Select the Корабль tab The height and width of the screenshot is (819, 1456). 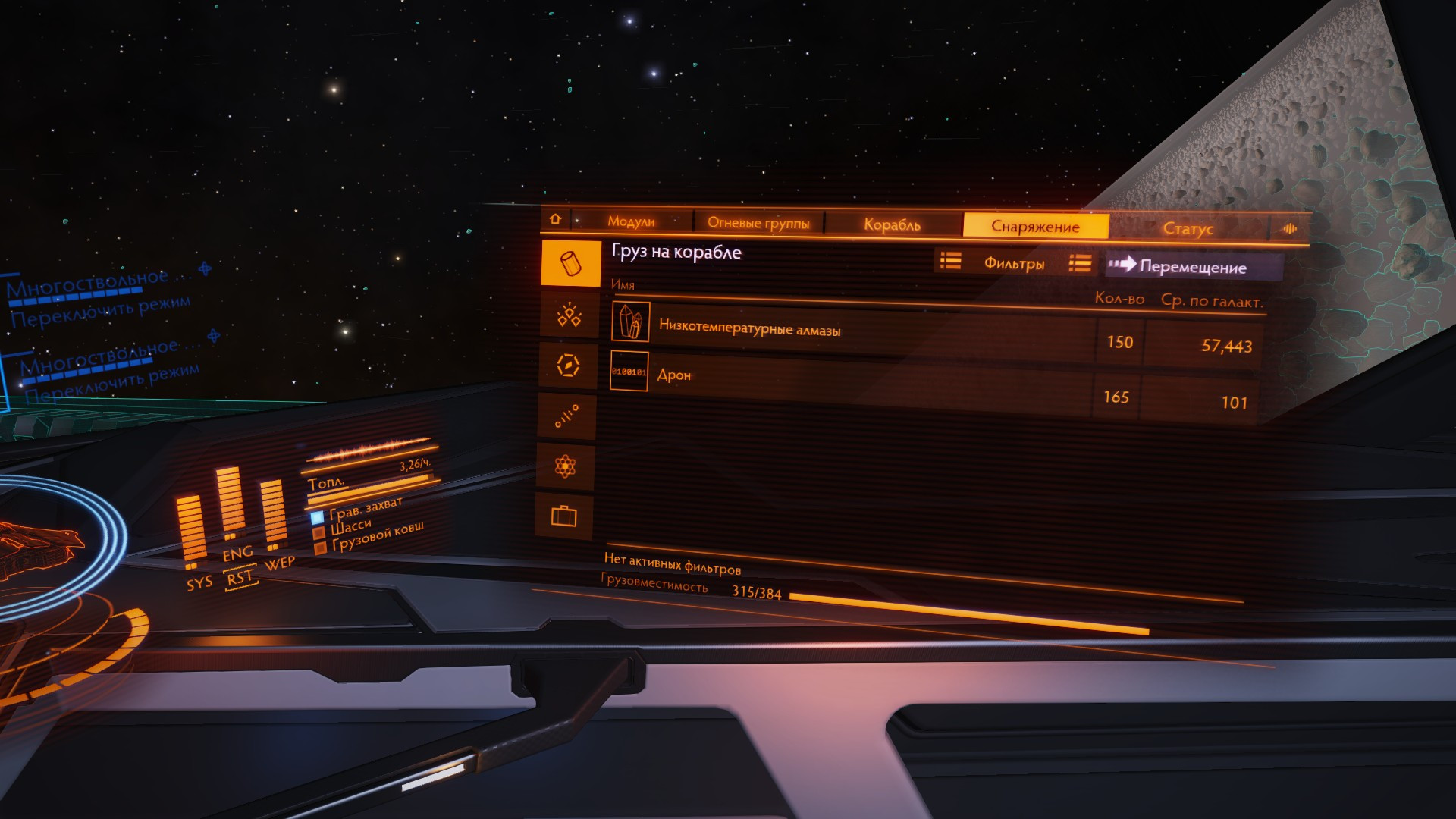click(x=892, y=224)
